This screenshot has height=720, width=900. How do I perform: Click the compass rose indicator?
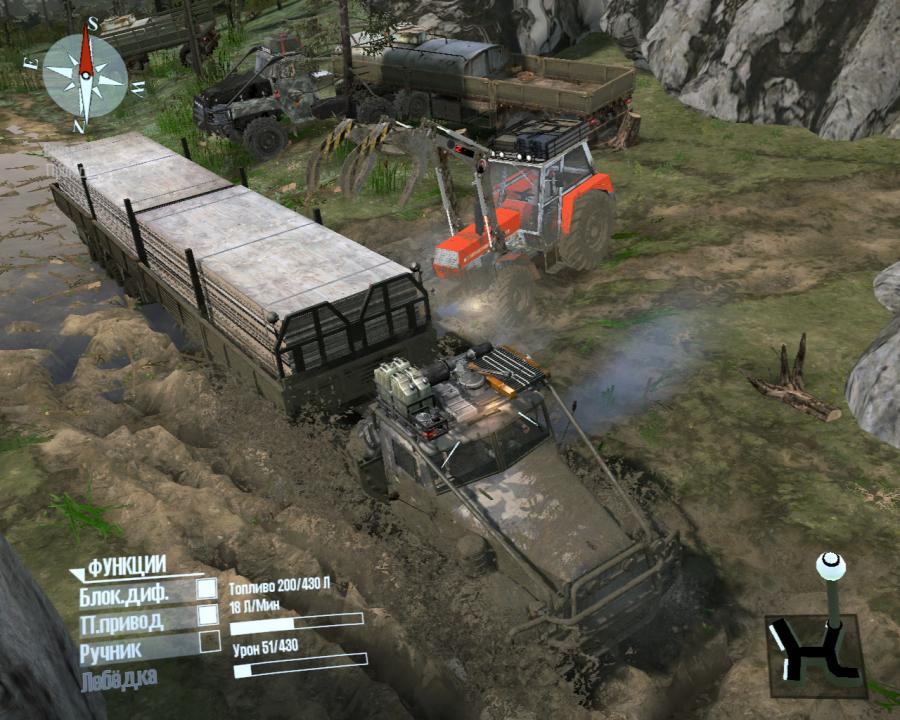(x=85, y=74)
